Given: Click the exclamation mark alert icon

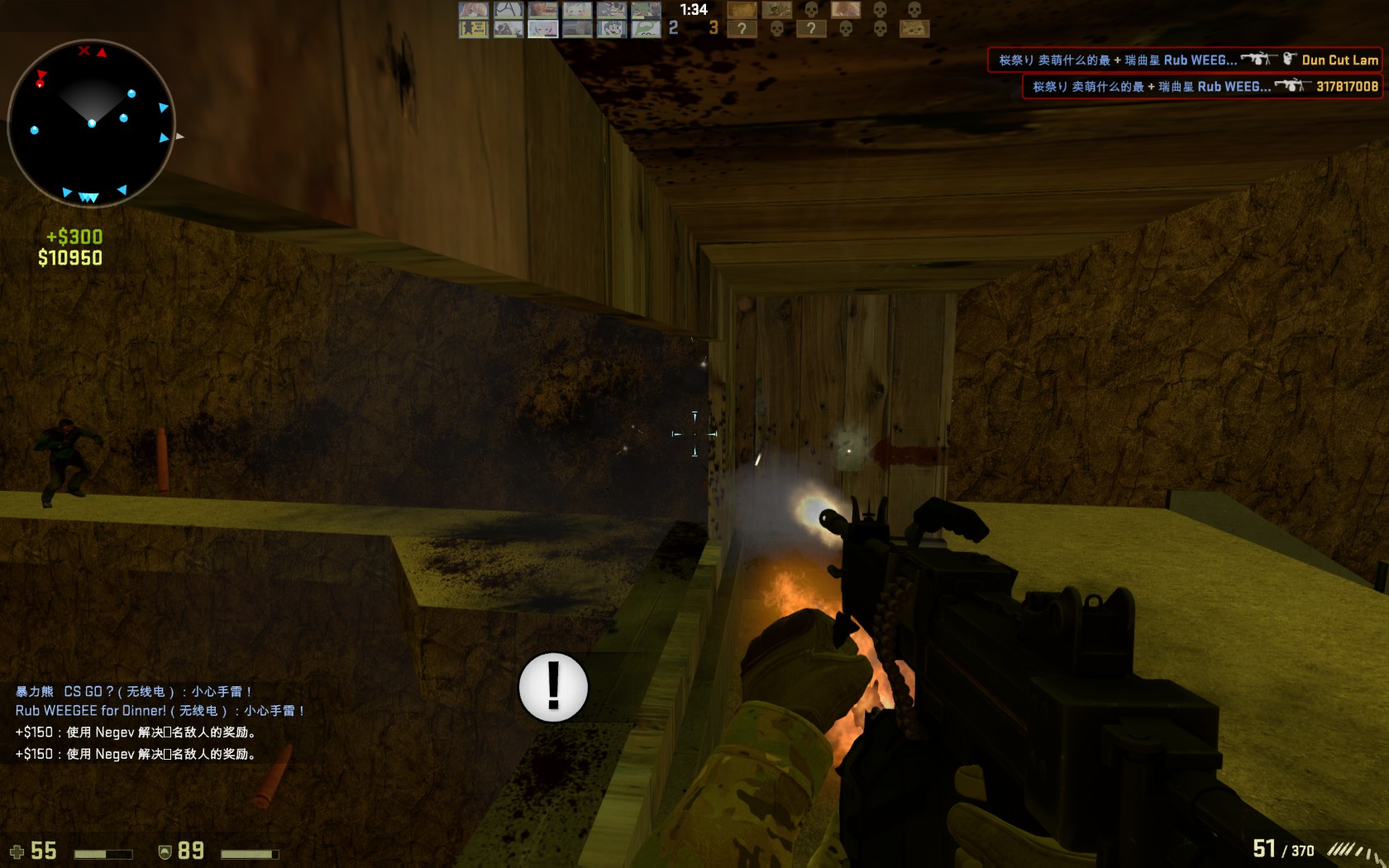Looking at the screenshot, I should pyautogui.click(x=553, y=687).
